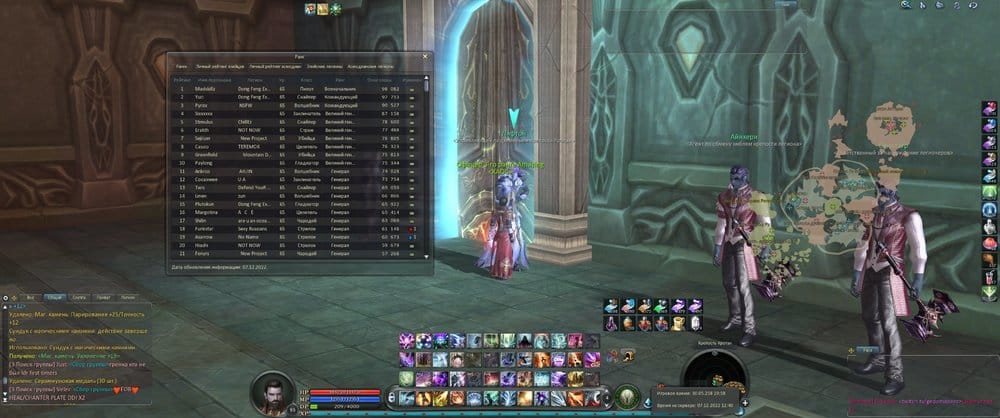Switch to the first chat tab
Image resolution: width=1000 pixels, height=418 pixels.
click(x=31, y=298)
